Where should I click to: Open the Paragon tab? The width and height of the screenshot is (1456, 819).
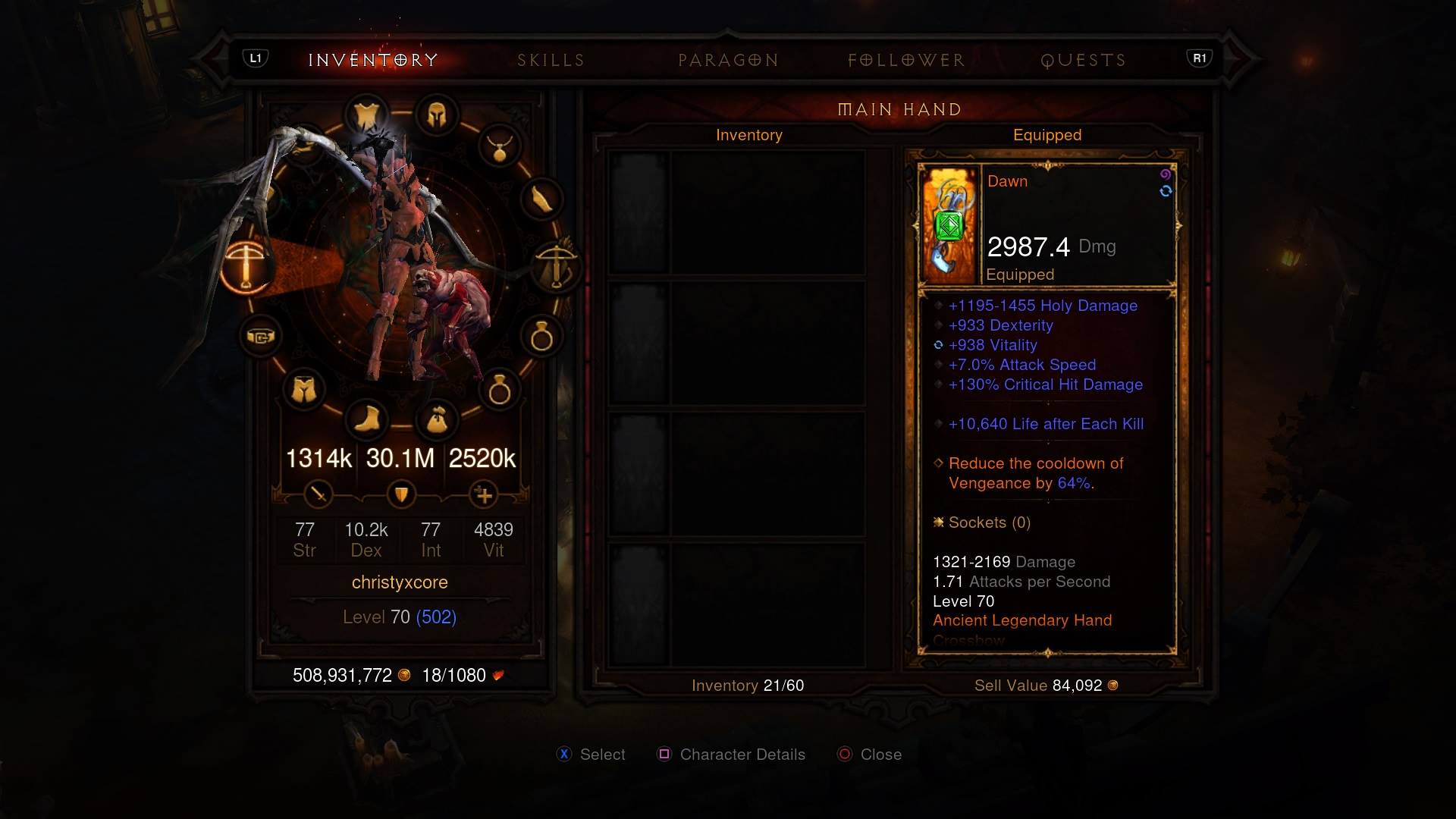click(728, 61)
